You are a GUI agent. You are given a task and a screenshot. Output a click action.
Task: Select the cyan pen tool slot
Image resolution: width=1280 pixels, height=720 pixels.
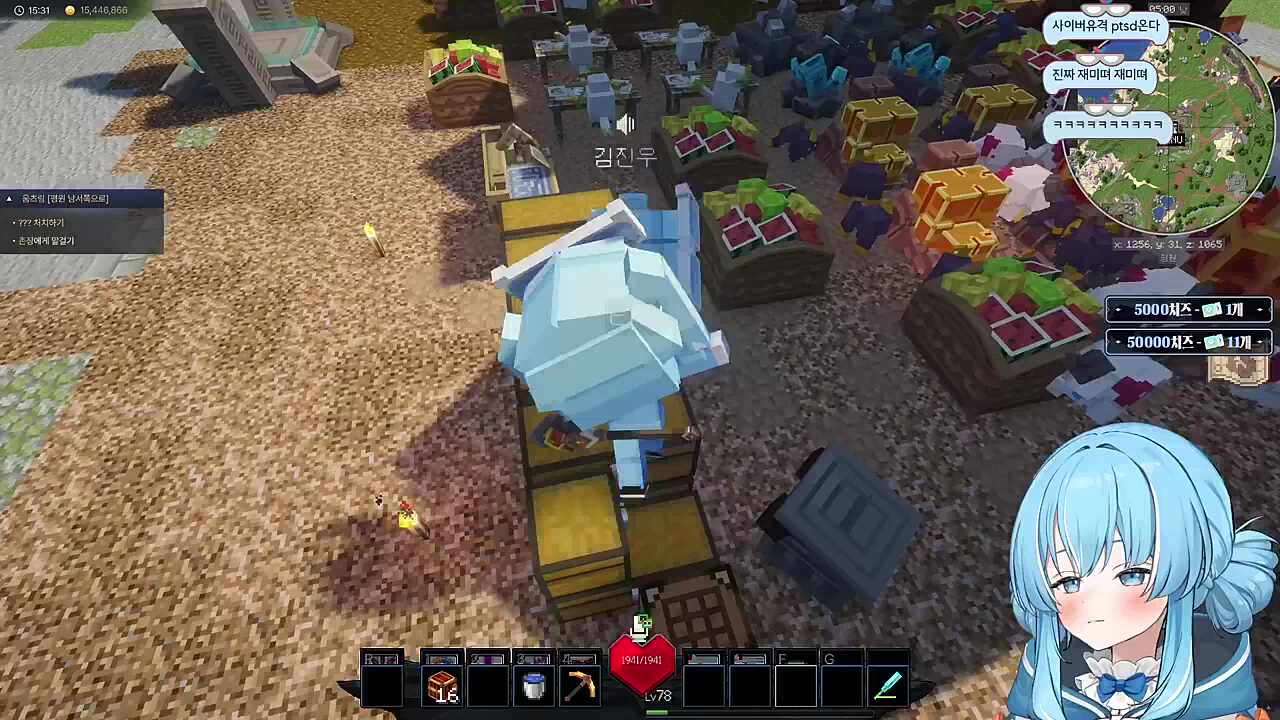pos(888,687)
